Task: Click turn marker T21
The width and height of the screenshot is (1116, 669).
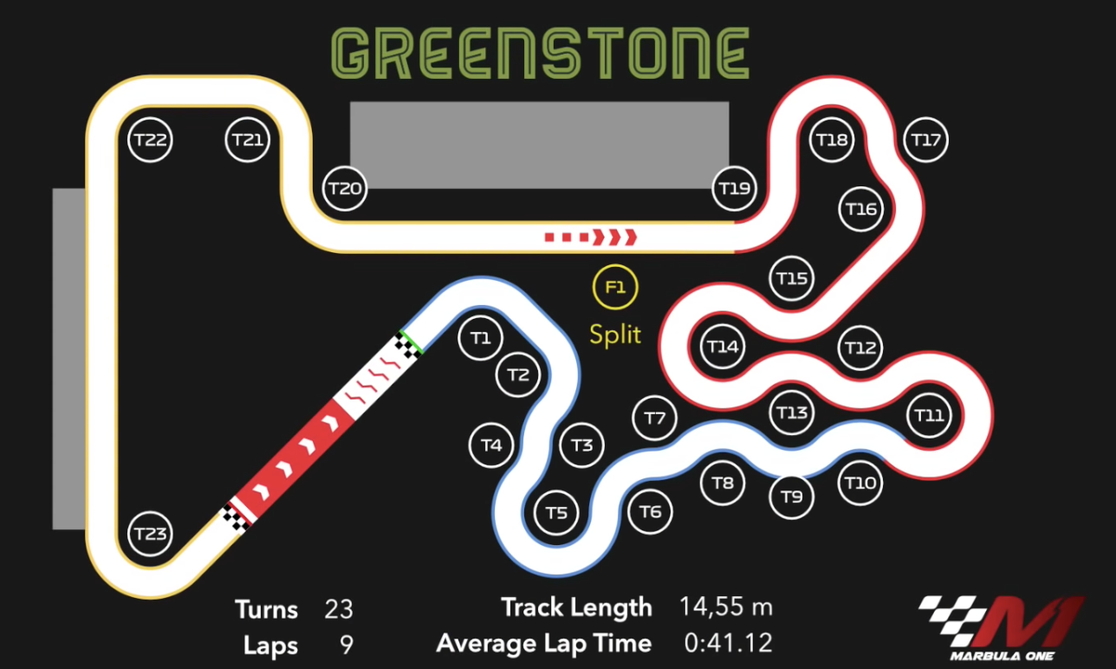Action: (247, 140)
